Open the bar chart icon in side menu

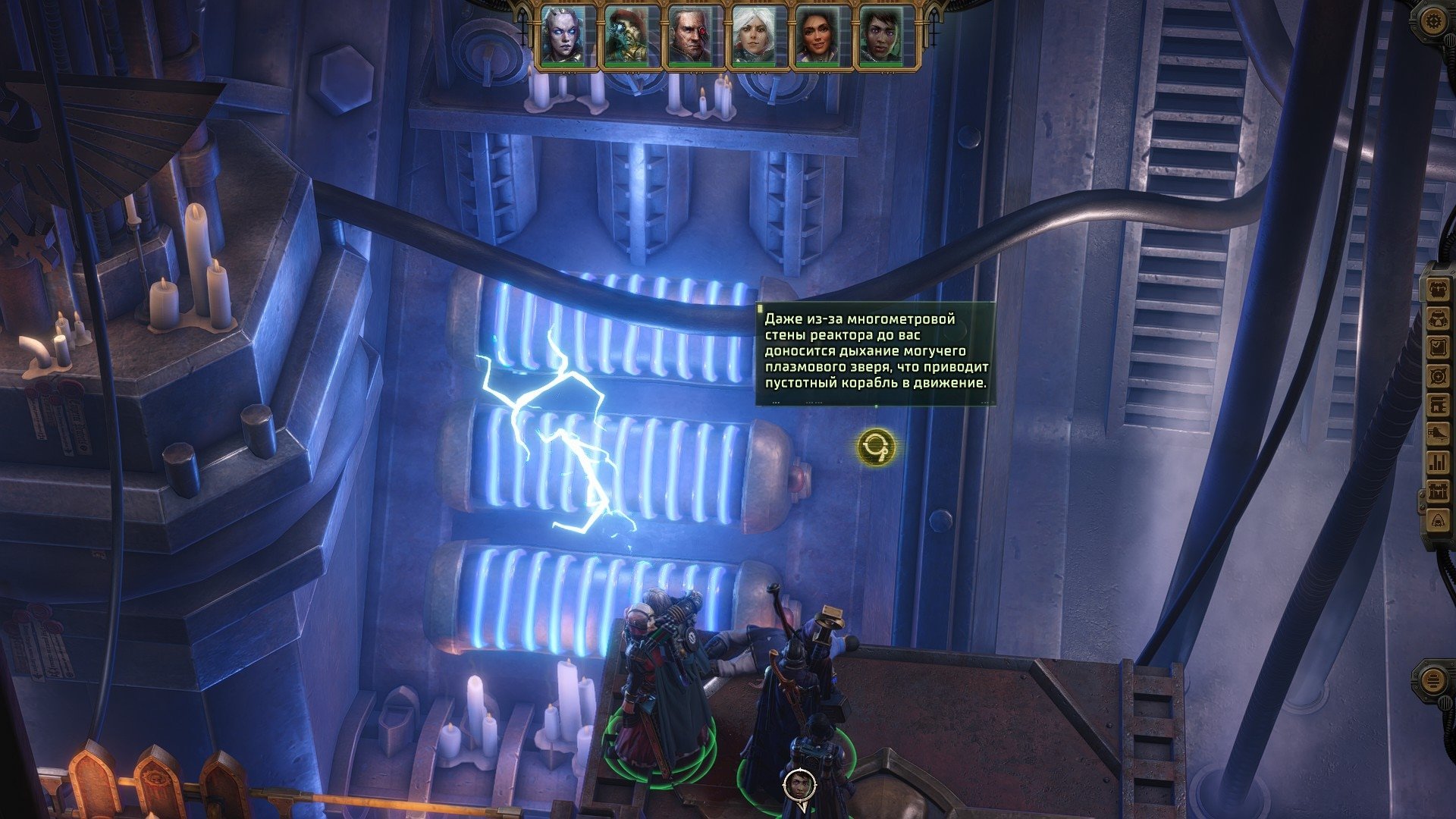[x=1438, y=463]
